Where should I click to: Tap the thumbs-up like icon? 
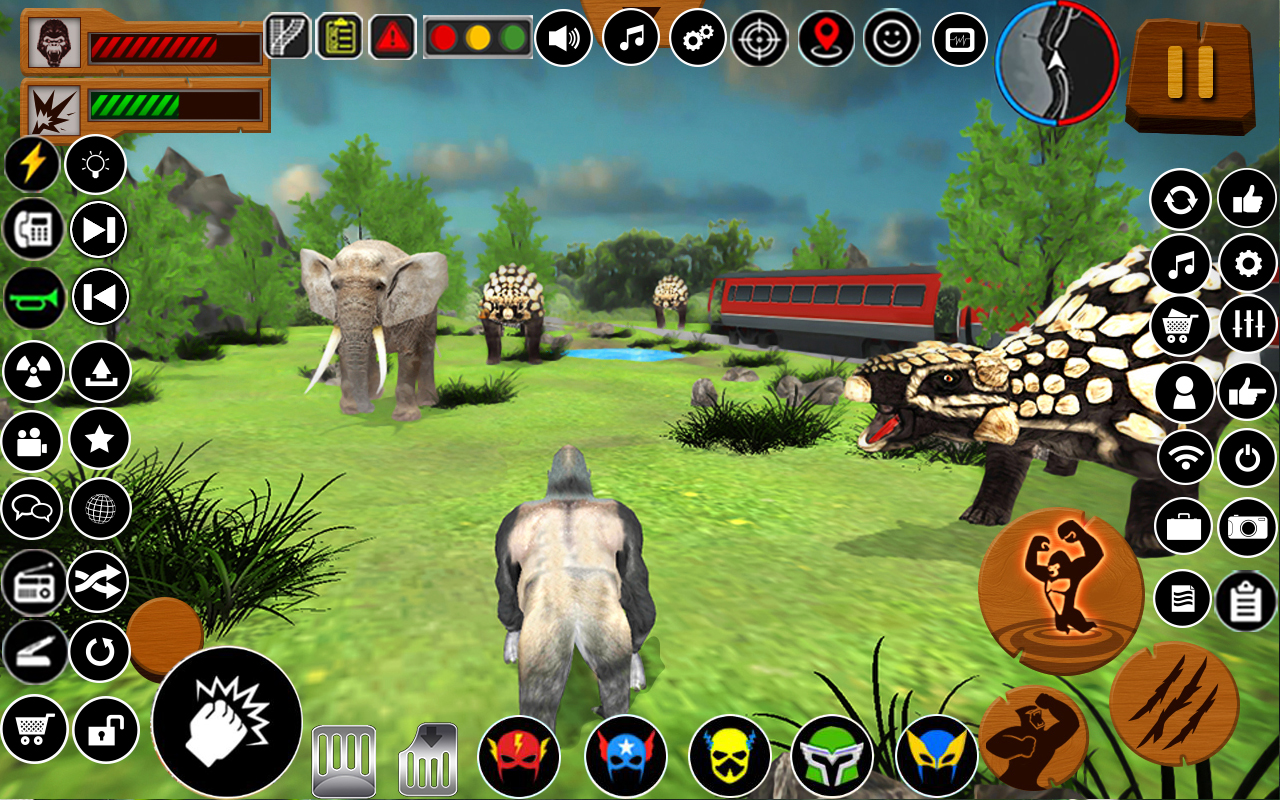tap(1247, 199)
